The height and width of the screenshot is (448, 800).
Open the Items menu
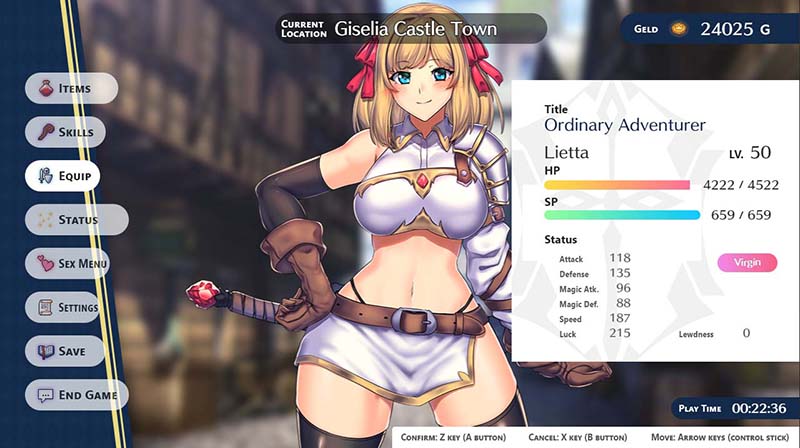click(72, 88)
